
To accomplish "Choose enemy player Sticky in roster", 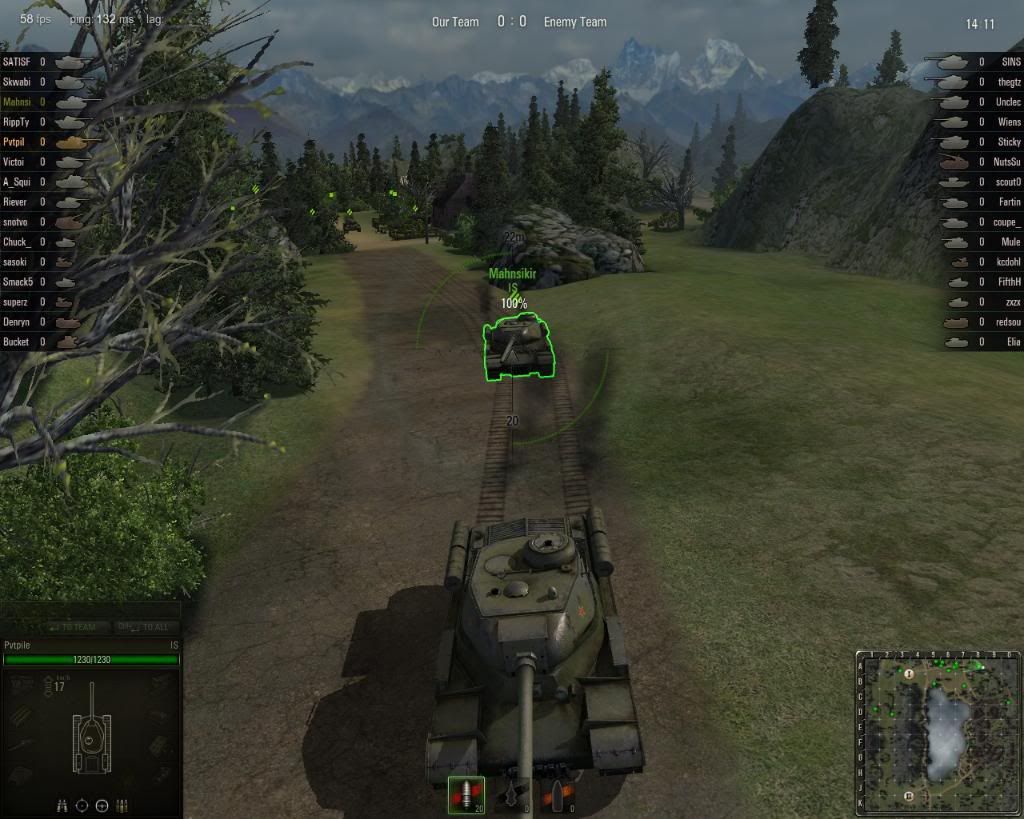I will click(1008, 142).
